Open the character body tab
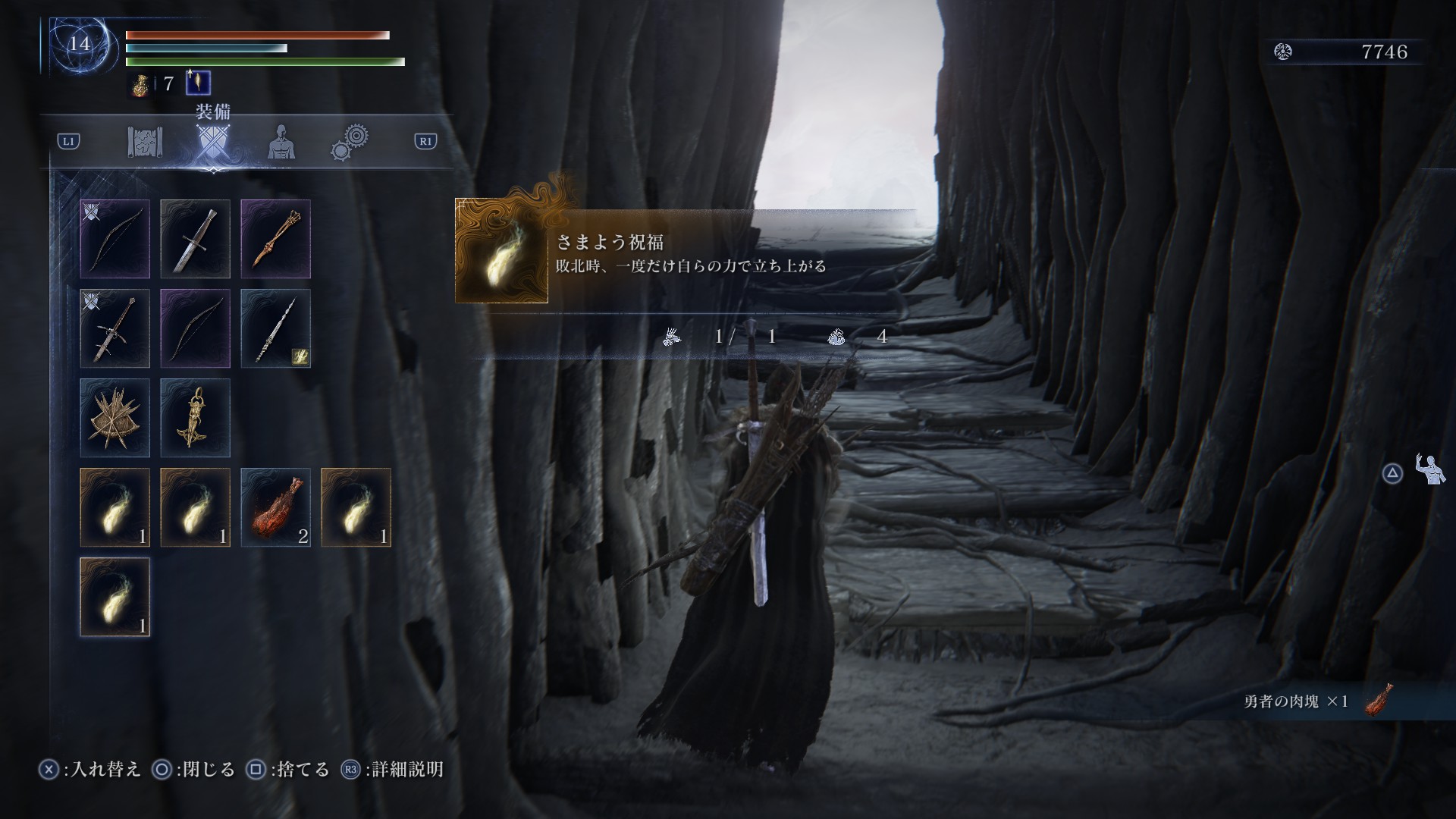 click(281, 142)
